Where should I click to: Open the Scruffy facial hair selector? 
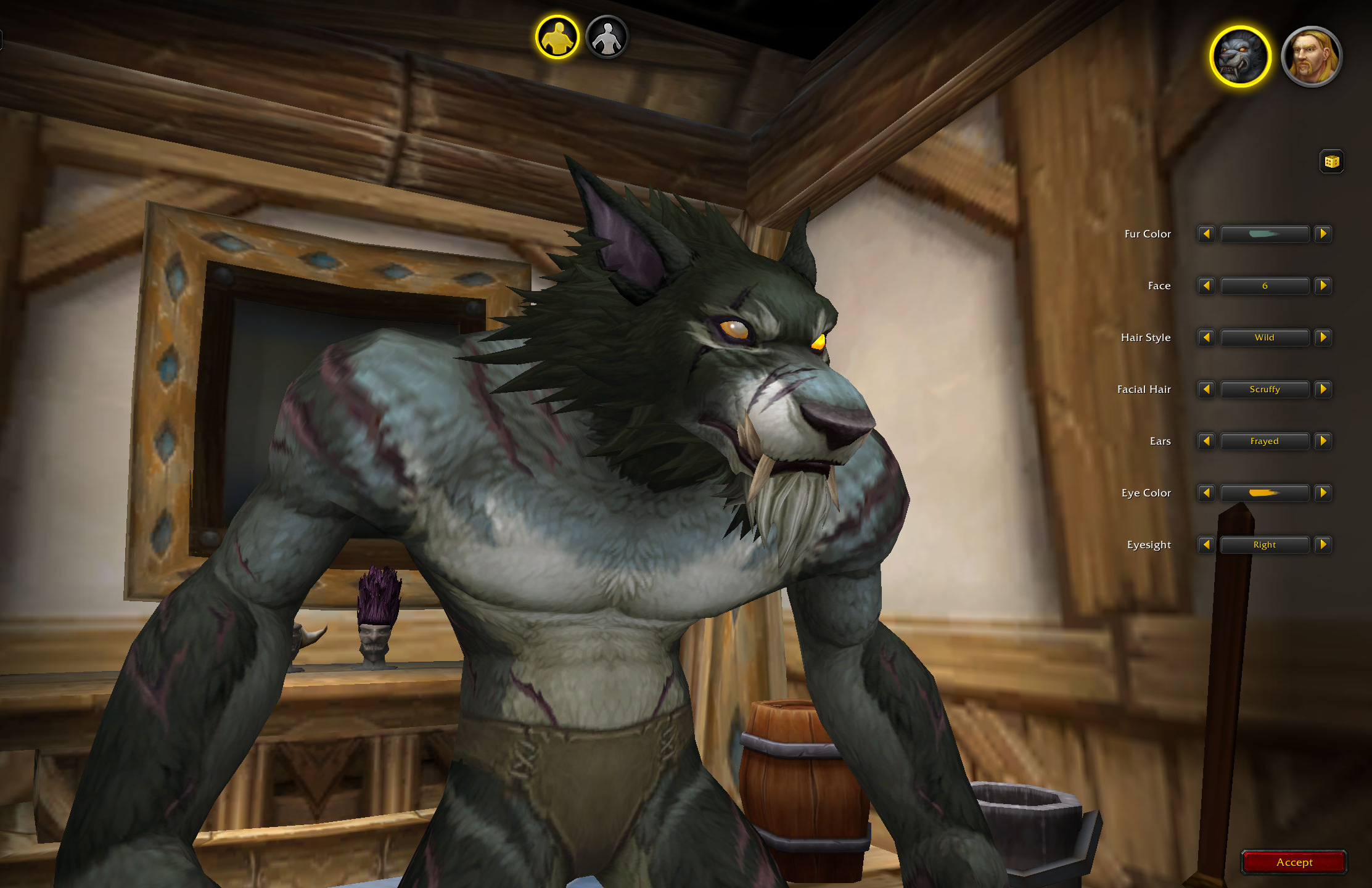(1265, 389)
